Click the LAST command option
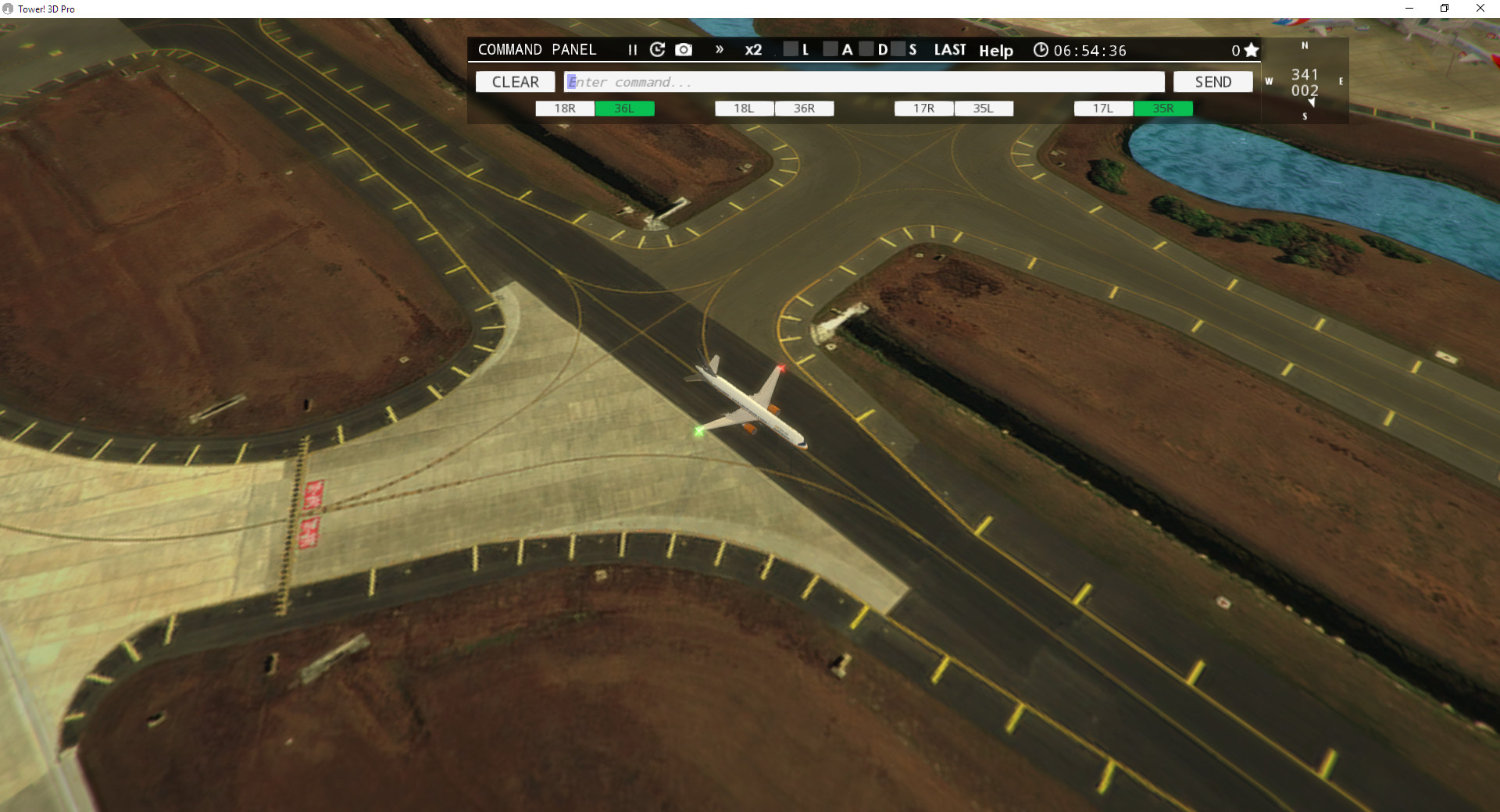Image resolution: width=1500 pixels, height=812 pixels. tap(949, 49)
